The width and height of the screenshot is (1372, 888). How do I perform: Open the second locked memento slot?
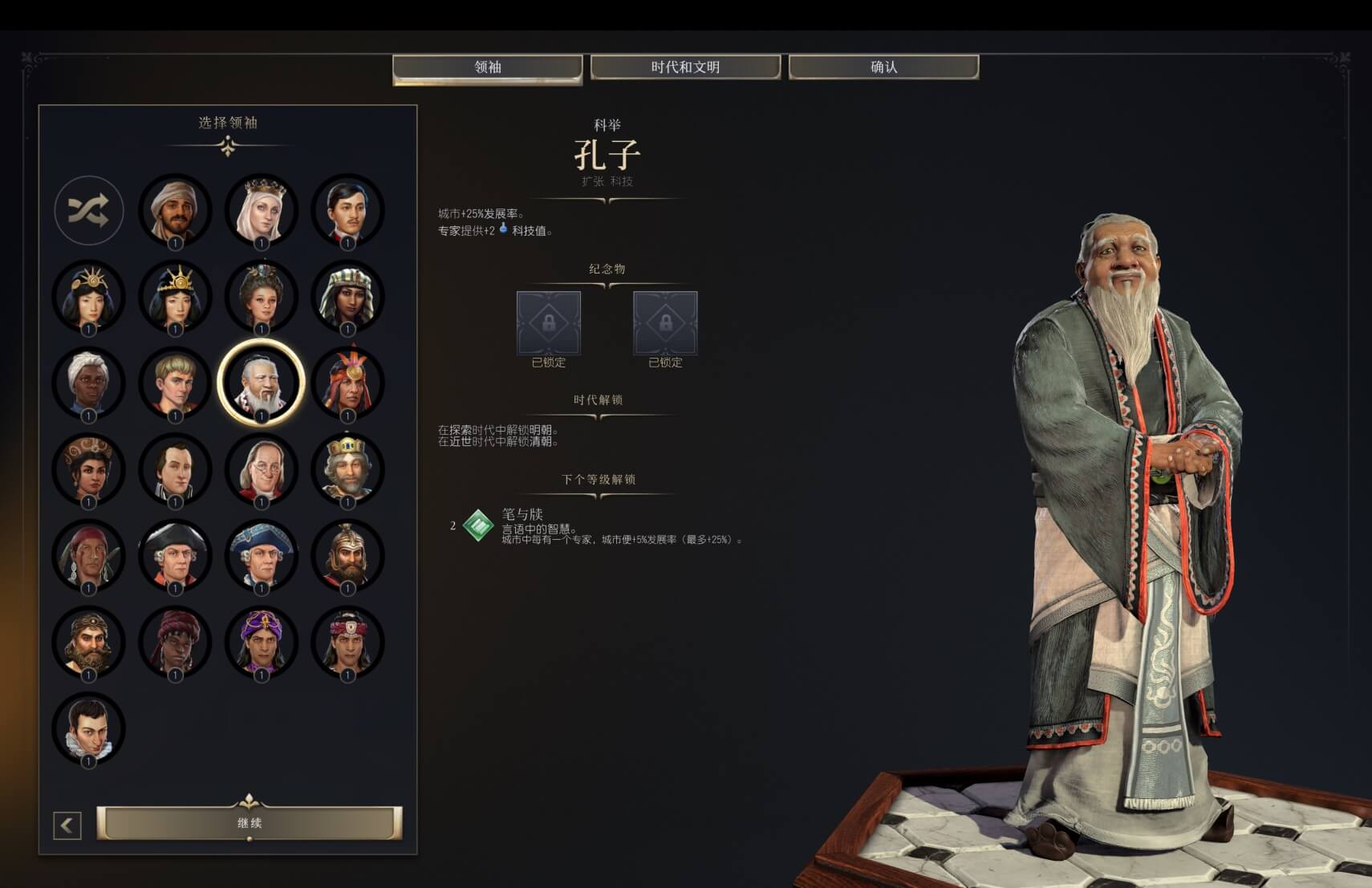665,325
